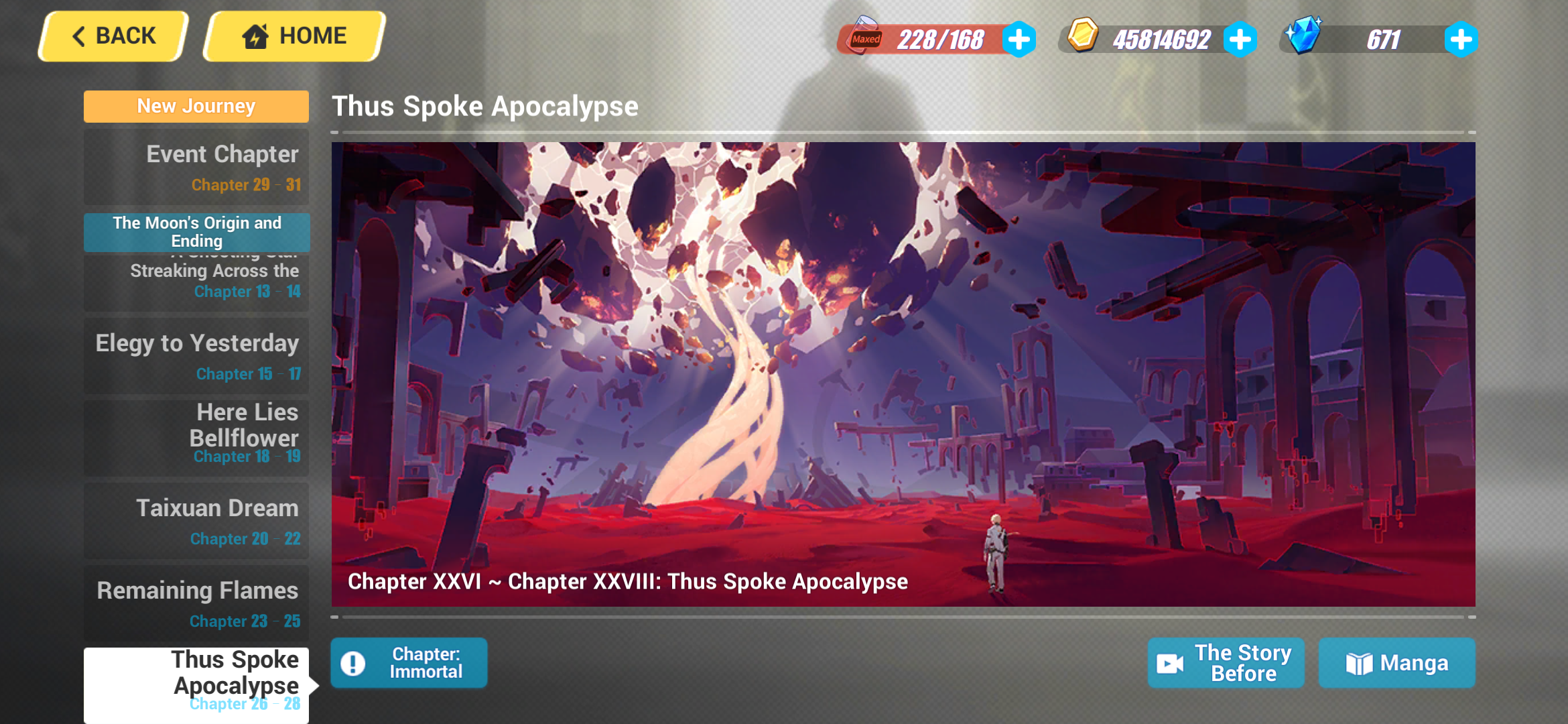Click the stamina plus icon to refill
Screen dimensions: 1568x724
(x=1019, y=40)
